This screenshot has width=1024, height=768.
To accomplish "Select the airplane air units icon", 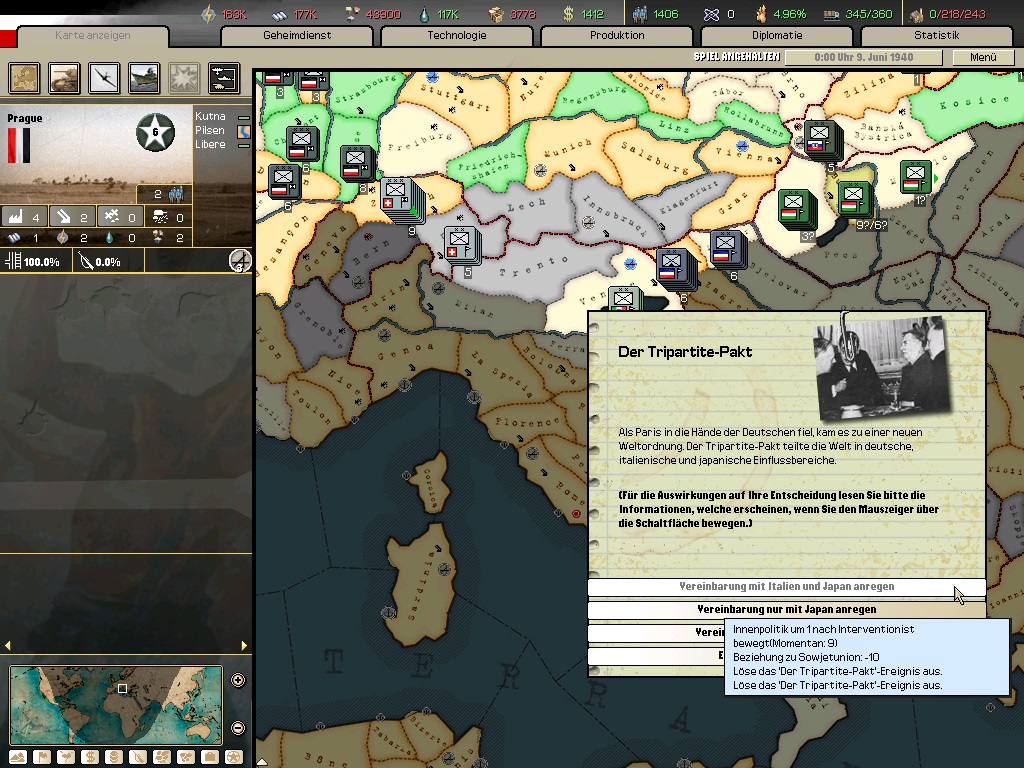I will pyautogui.click(x=104, y=77).
